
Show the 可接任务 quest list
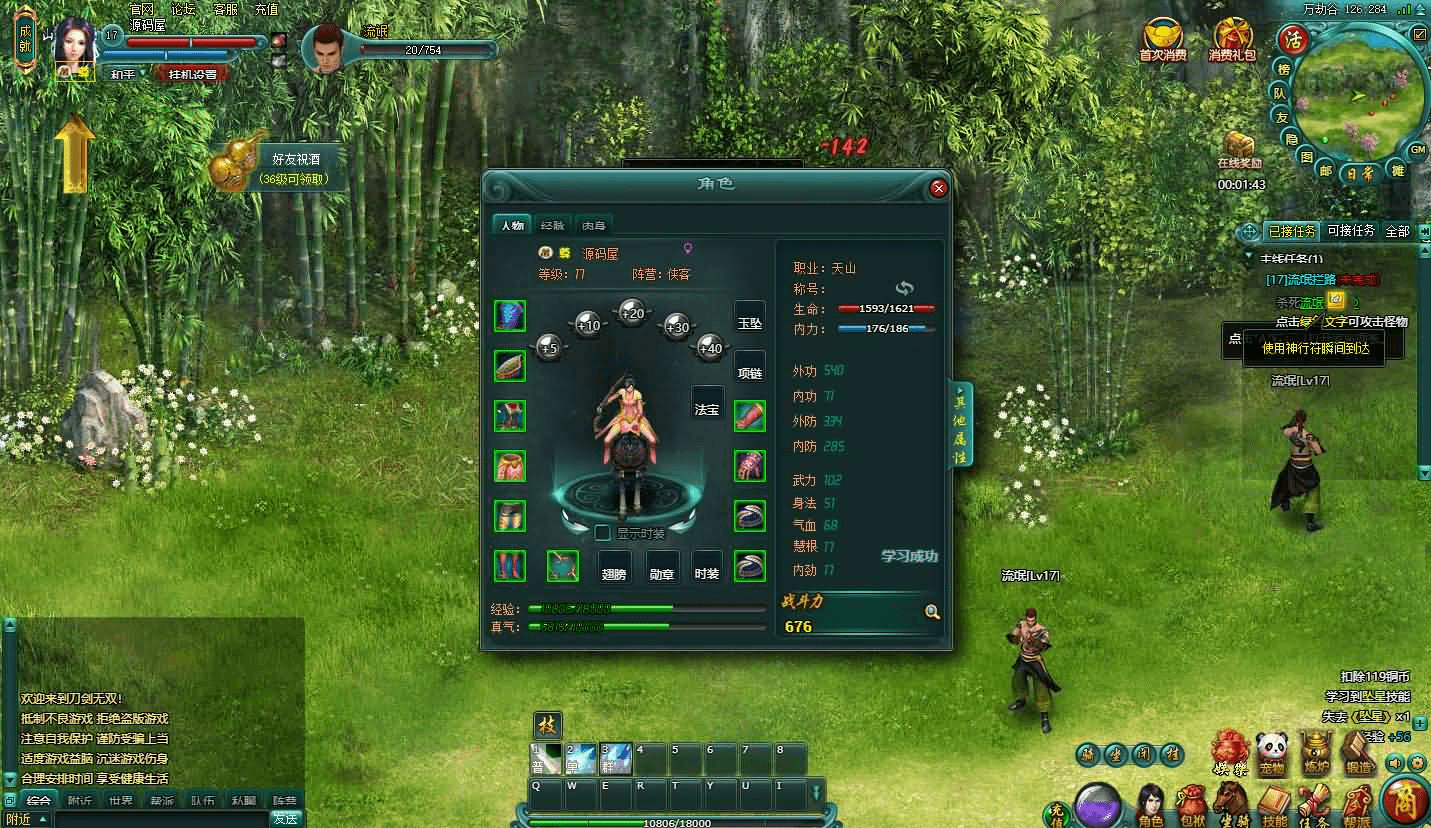tap(1351, 231)
